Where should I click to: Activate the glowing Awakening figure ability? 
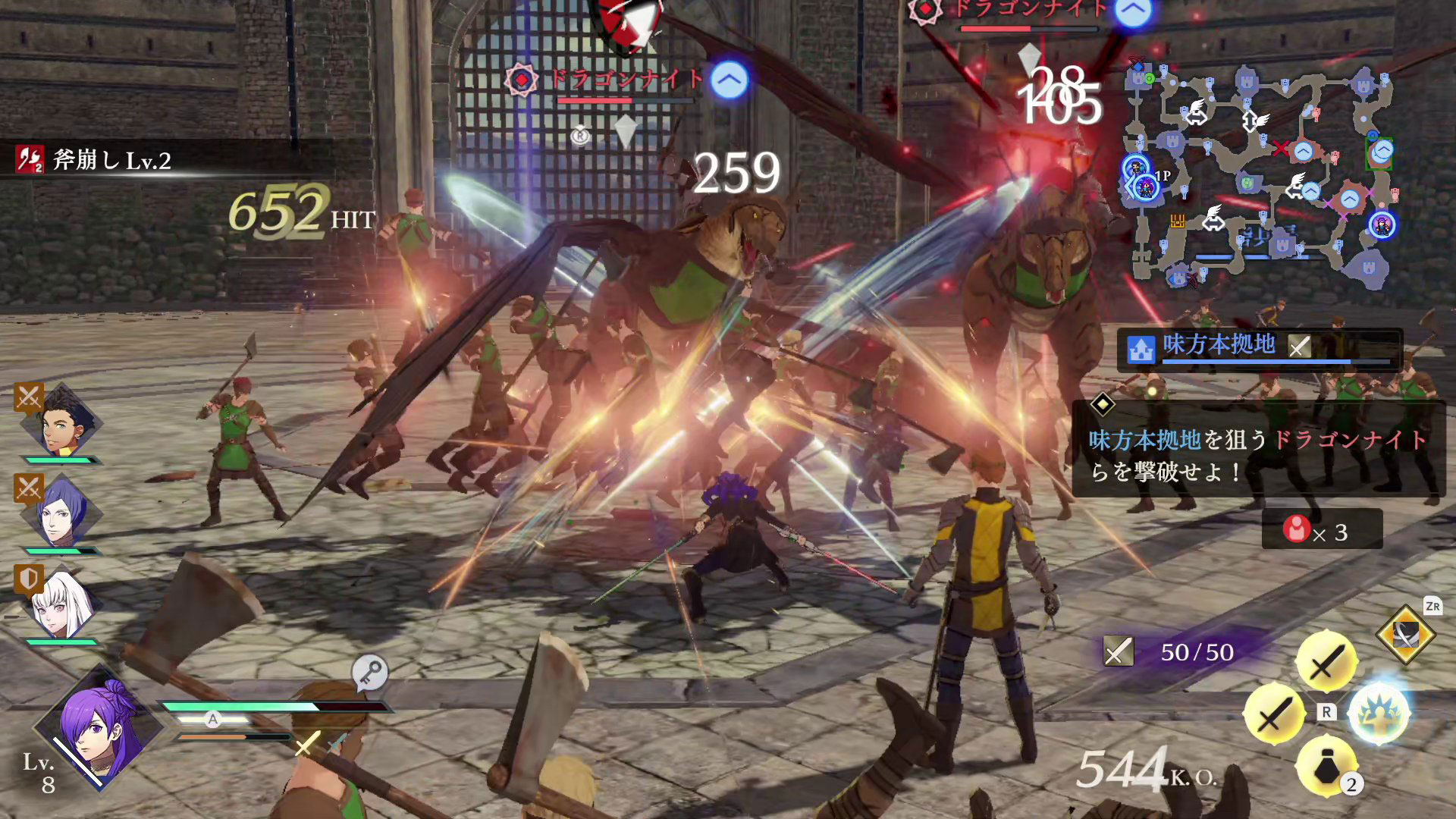pyautogui.click(x=1379, y=714)
